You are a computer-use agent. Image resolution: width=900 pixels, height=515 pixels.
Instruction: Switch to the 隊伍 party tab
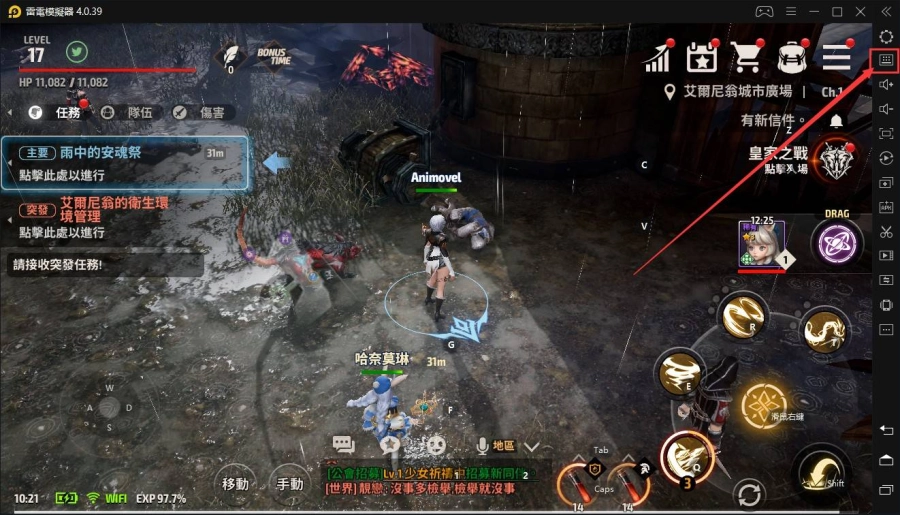(129, 113)
